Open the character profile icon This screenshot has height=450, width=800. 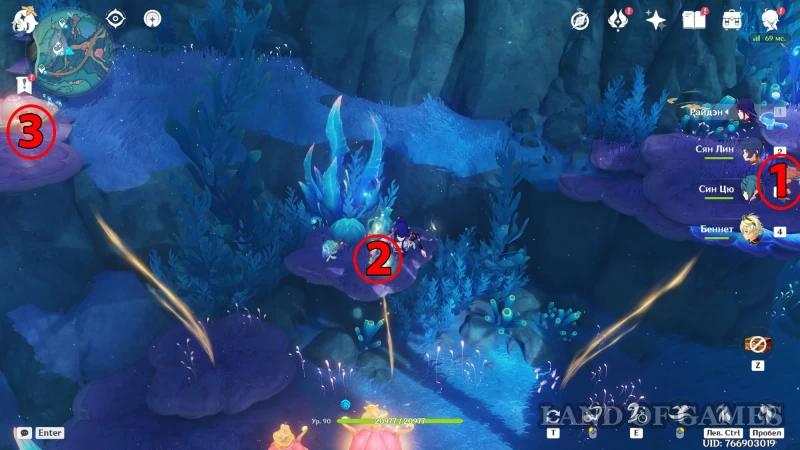[x=771, y=19]
